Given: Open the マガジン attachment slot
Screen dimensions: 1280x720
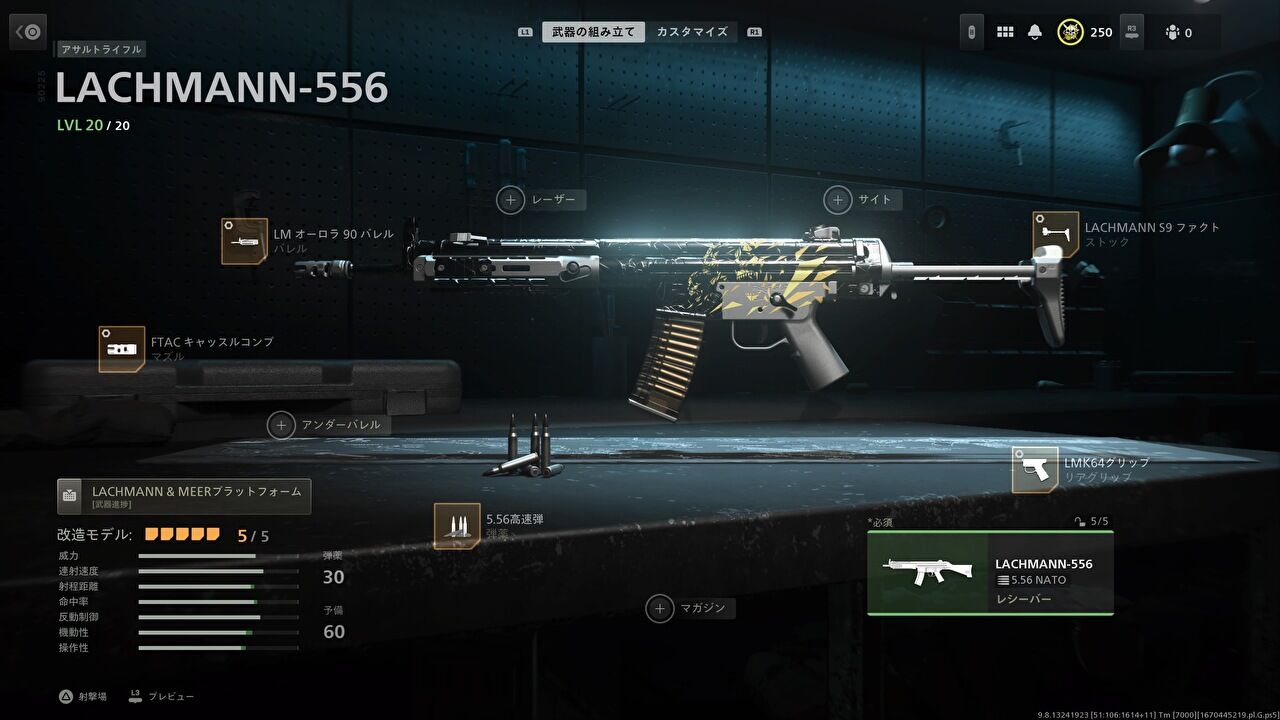Looking at the screenshot, I should tap(660, 608).
